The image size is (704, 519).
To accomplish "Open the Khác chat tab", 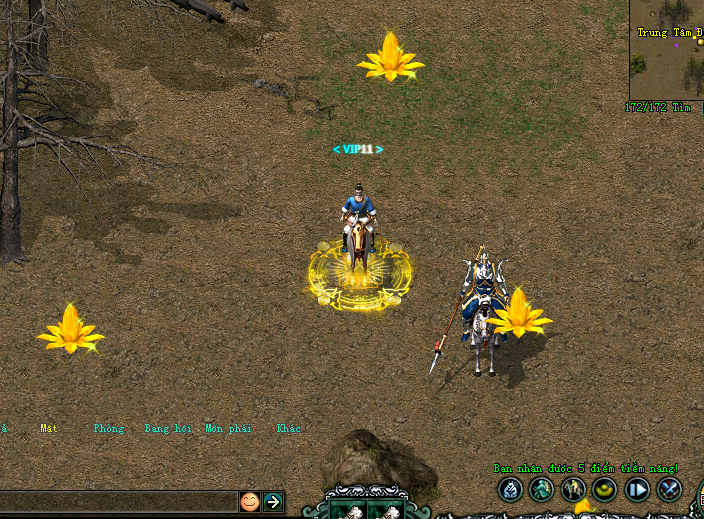I will (289, 428).
